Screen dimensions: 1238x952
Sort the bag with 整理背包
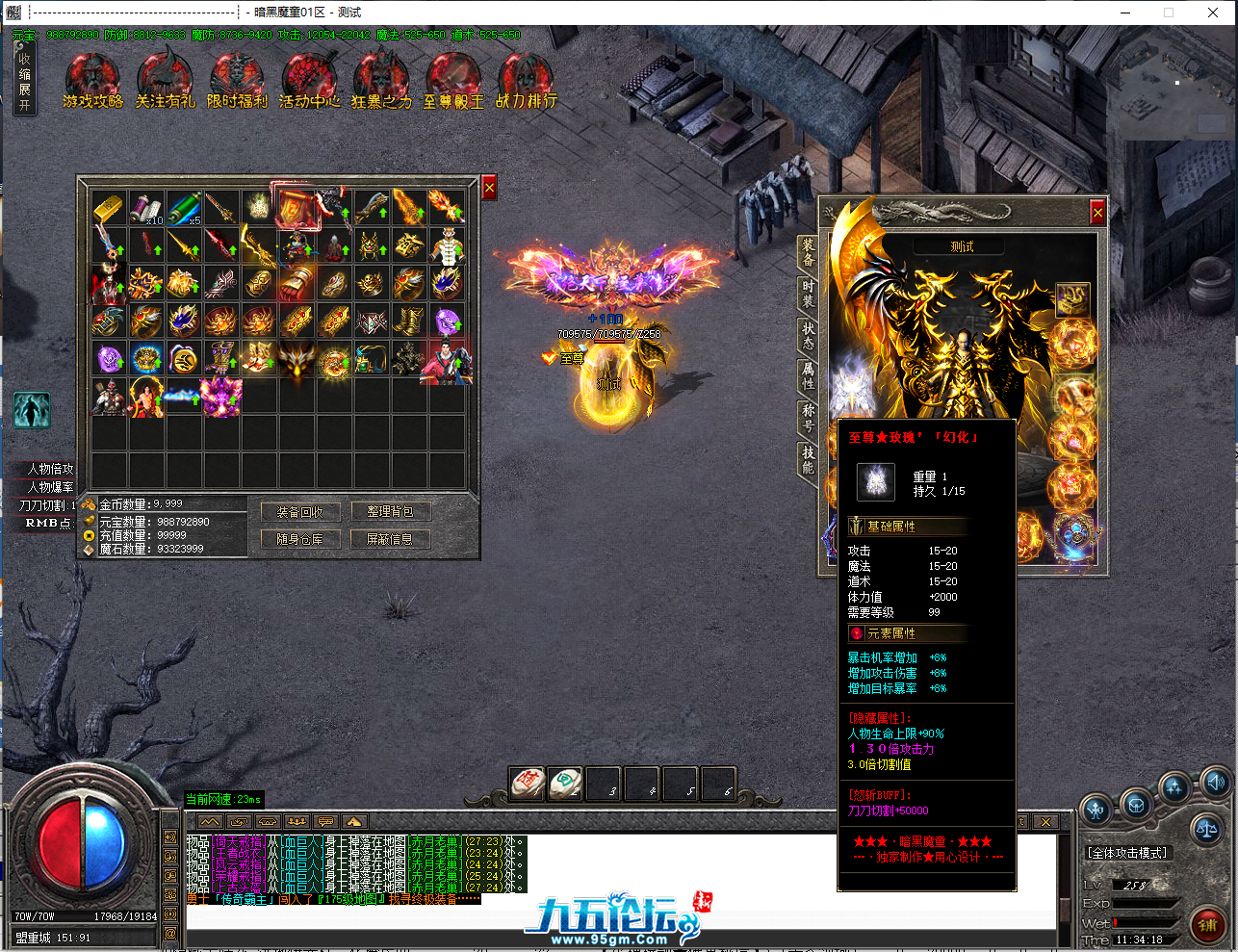(x=390, y=512)
